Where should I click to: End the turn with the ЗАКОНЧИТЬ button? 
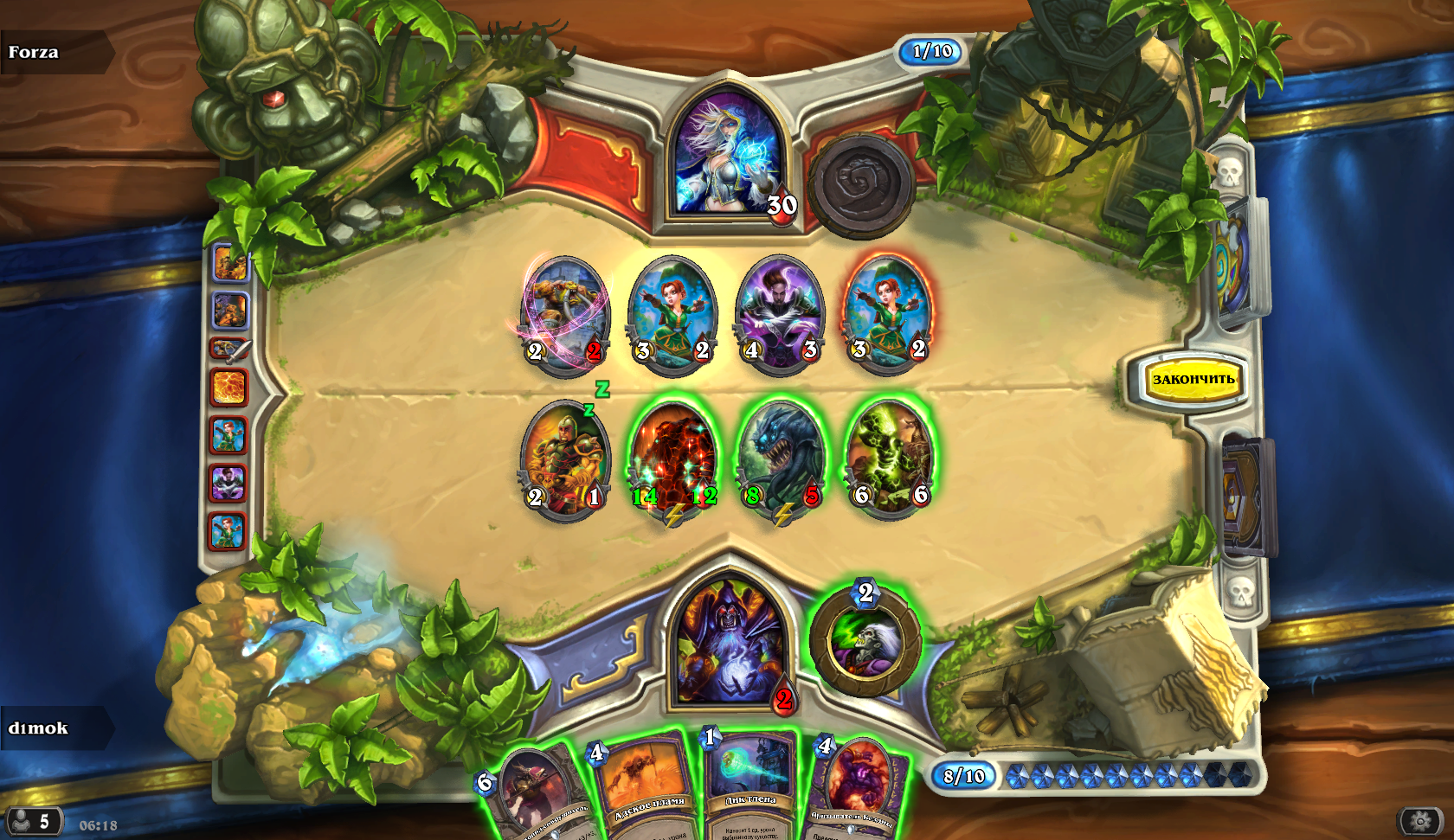click(1193, 379)
